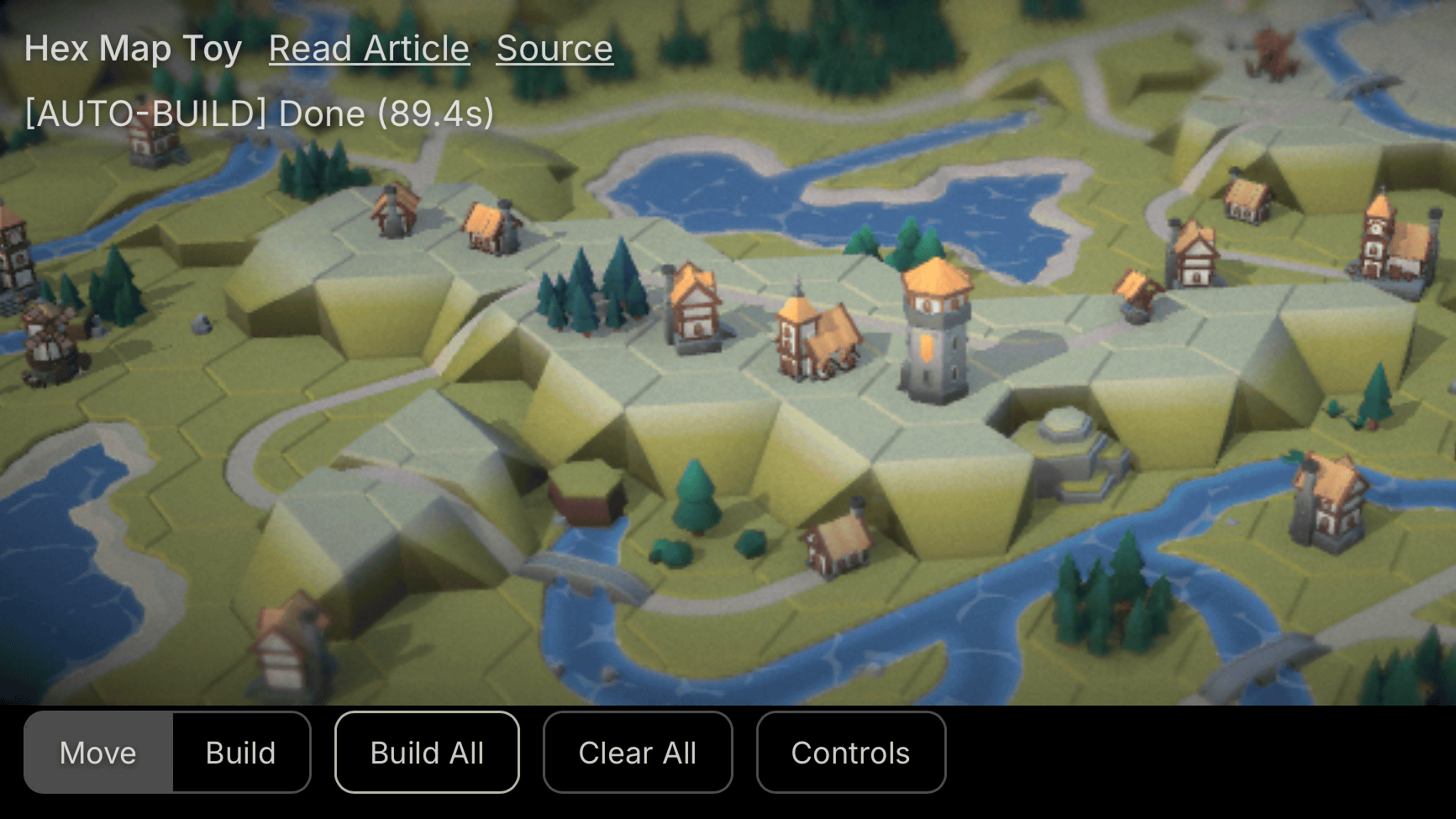Switch to Move mode

tap(98, 753)
